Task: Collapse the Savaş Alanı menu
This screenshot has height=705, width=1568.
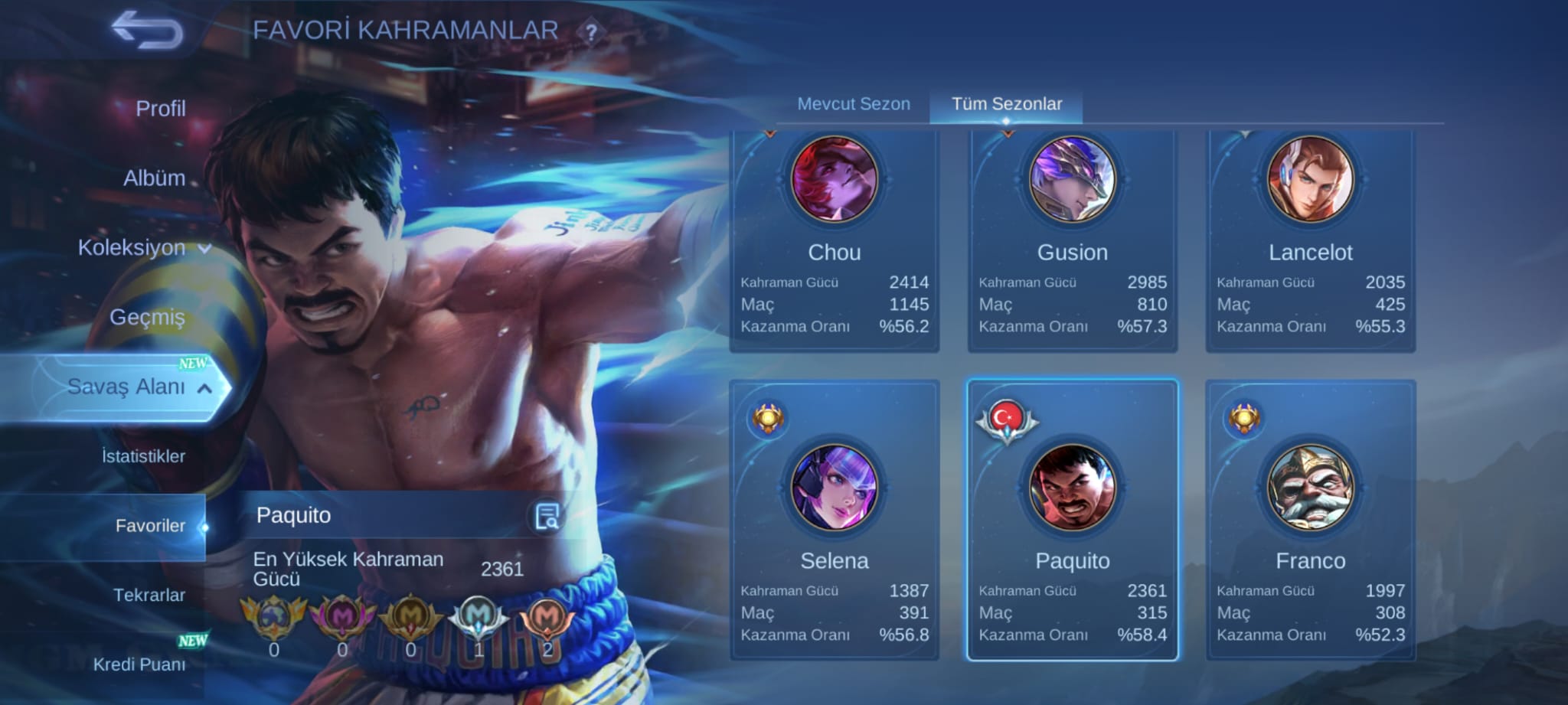Action: [x=138, y=387]
